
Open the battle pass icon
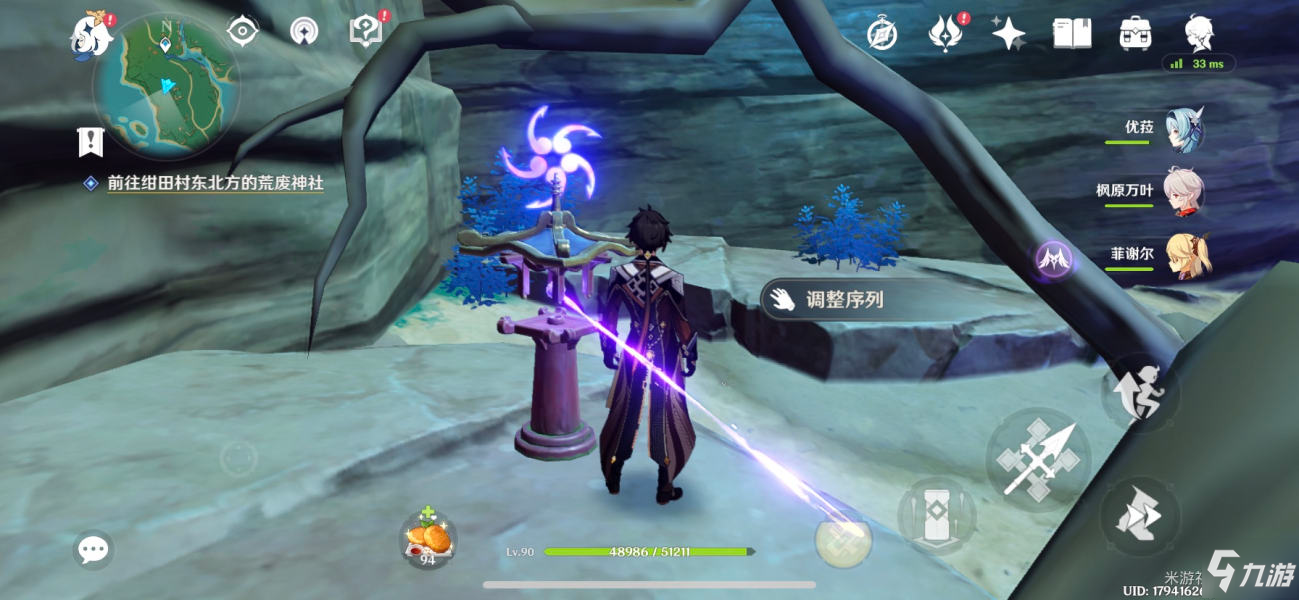(x=944, y=34)
